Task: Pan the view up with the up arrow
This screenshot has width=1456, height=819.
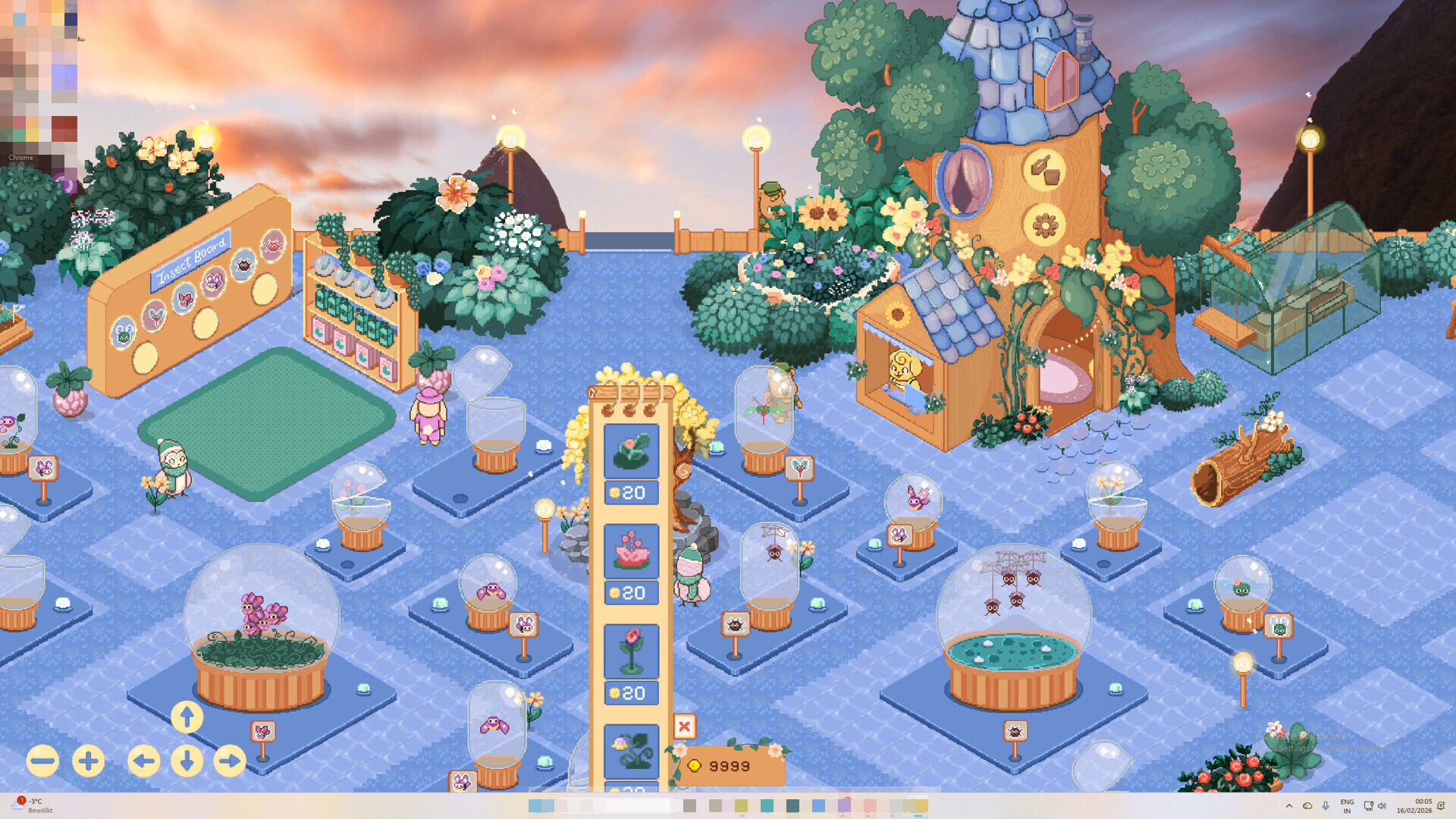Action: point(187,716)
